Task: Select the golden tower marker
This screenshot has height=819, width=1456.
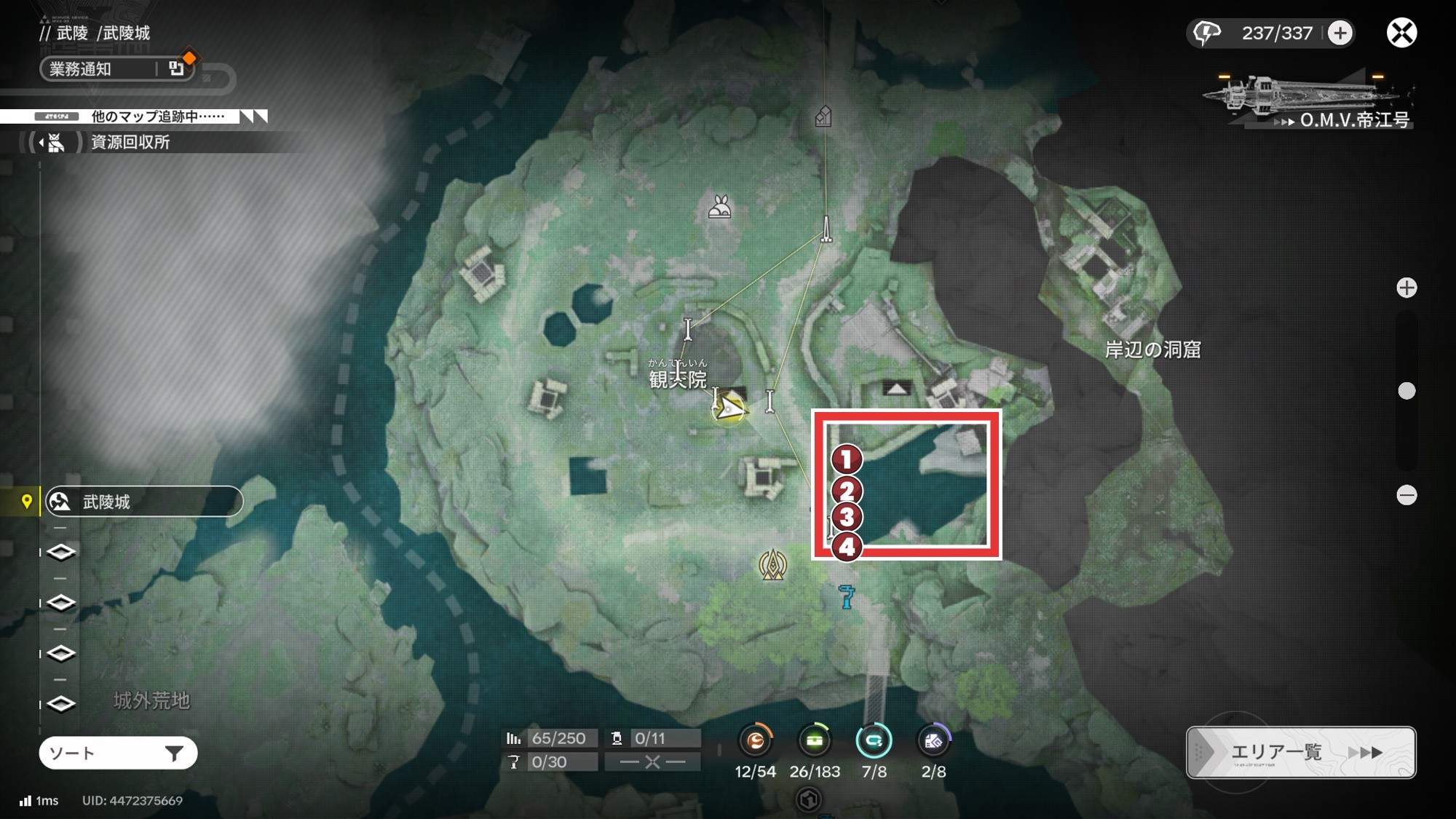Action: point(772,565)
